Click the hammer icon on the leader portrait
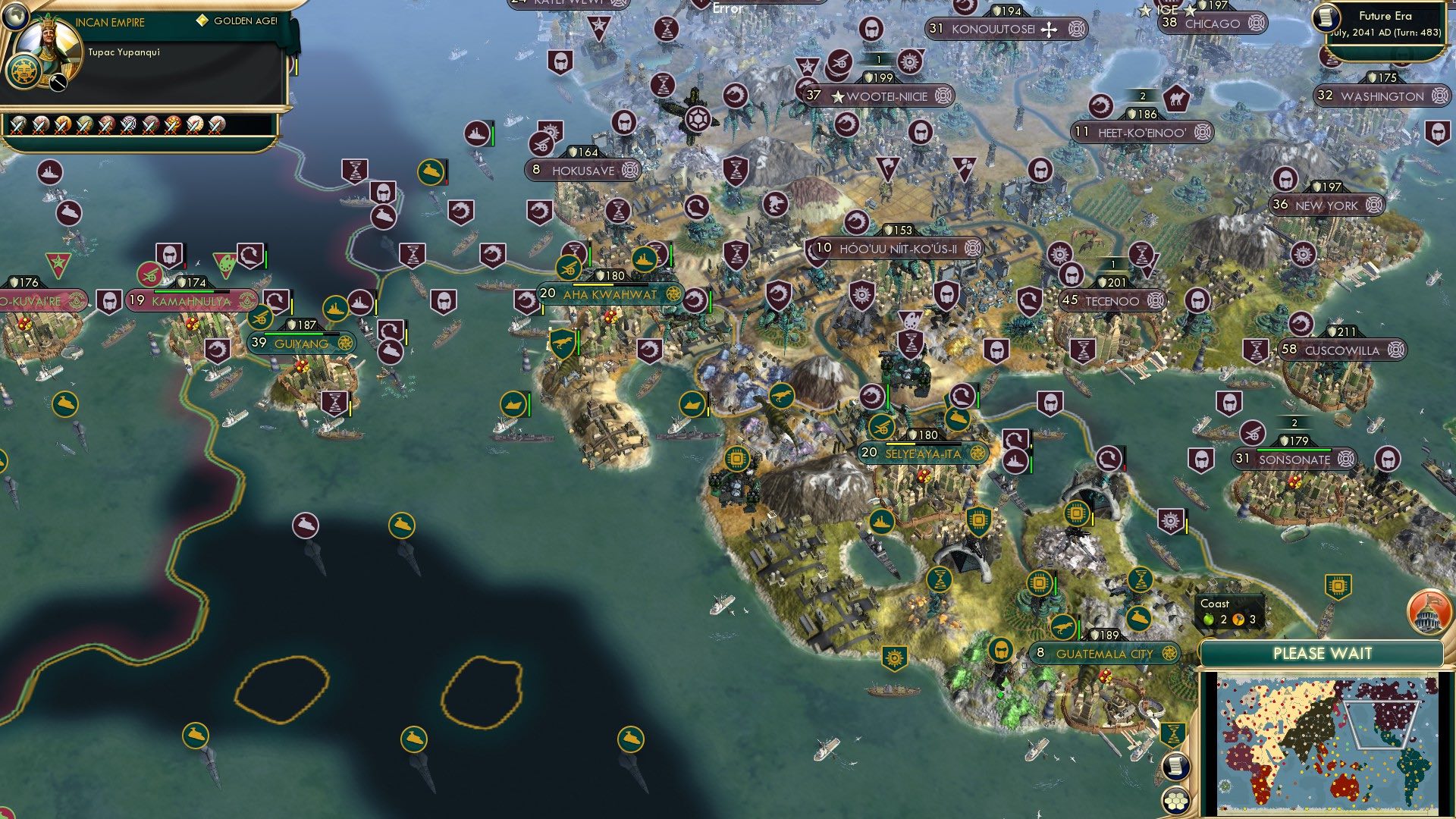Viewport: 1456px width, 819px height. coord(58,83)
